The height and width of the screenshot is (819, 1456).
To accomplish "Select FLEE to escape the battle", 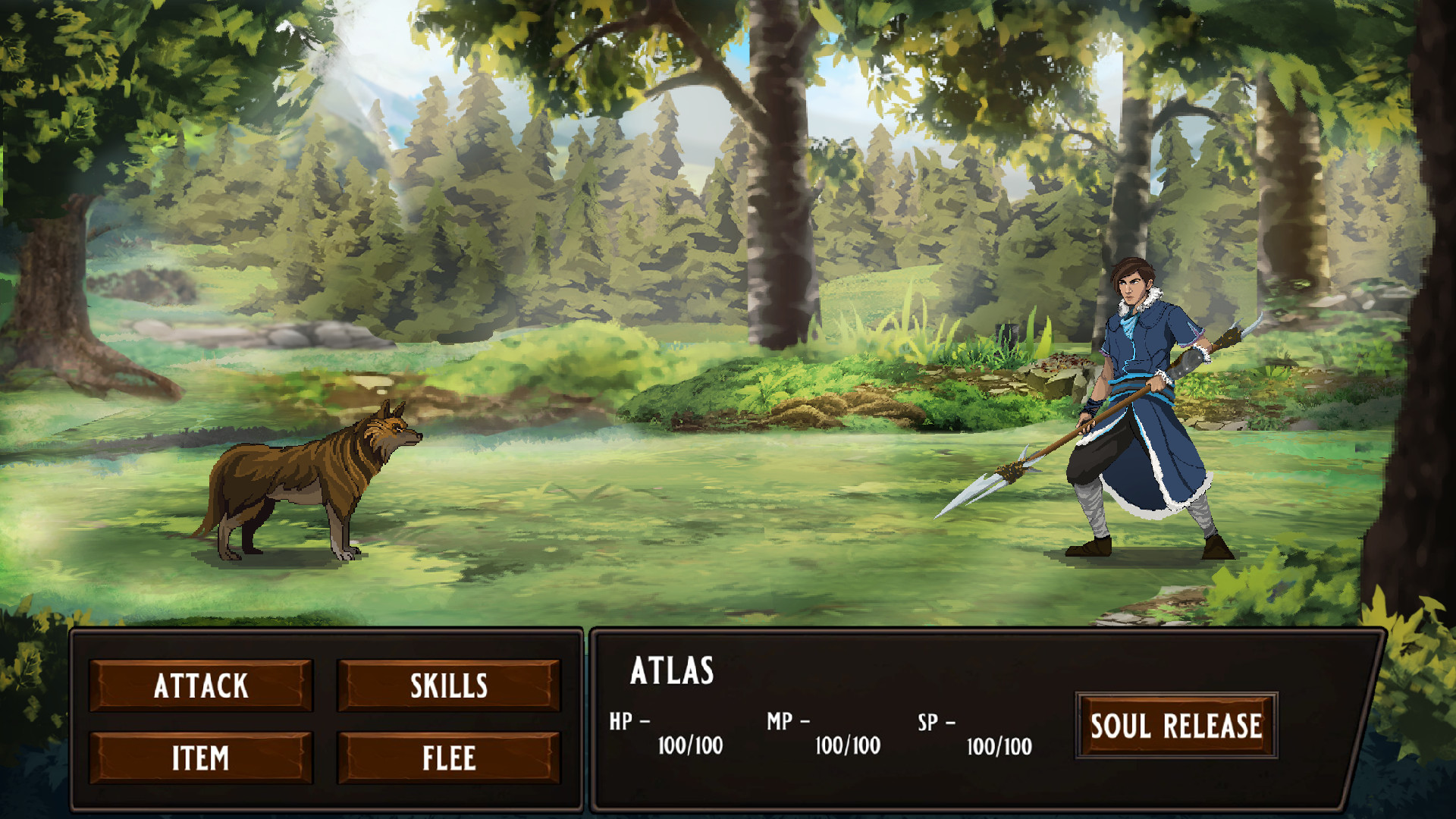I will click(x=448, y=756).
